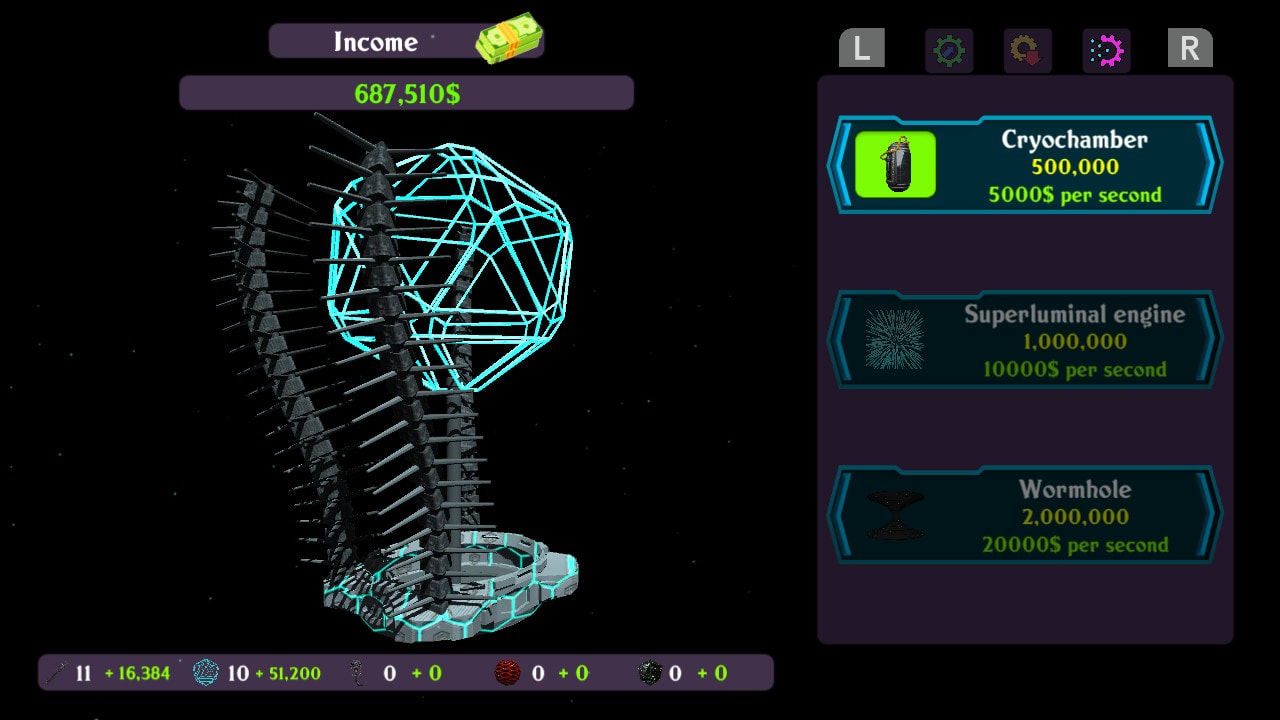Select the pink particle gear tab

pyautogui.click(x=1106, y=50)
